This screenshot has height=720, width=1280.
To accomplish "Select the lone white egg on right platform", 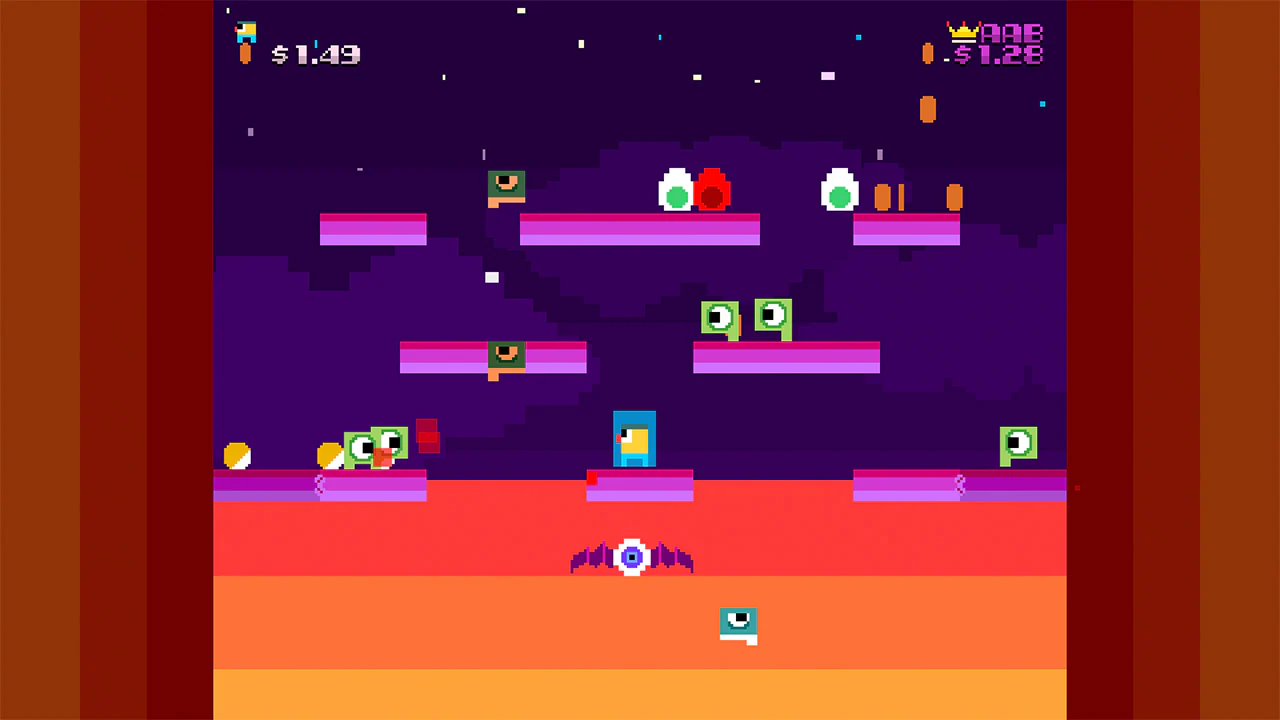I will pos(839,190).
